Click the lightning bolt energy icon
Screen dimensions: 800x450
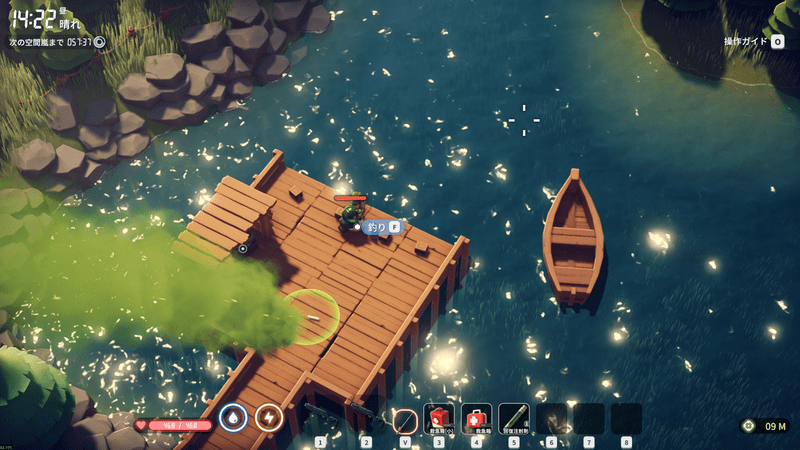point(269,416)
